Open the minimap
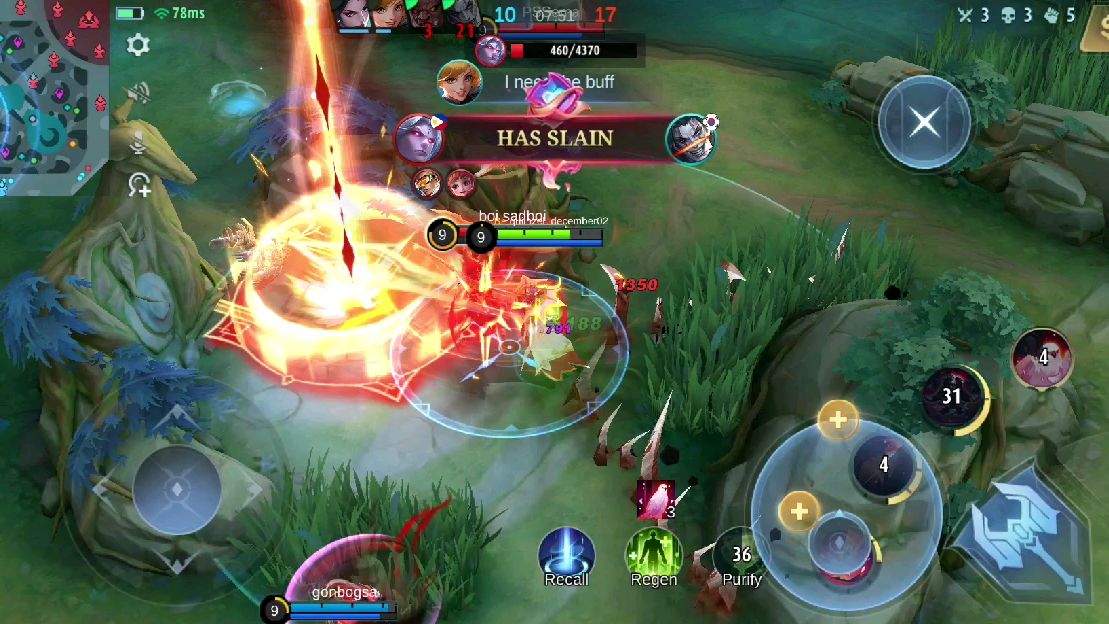 50,95
